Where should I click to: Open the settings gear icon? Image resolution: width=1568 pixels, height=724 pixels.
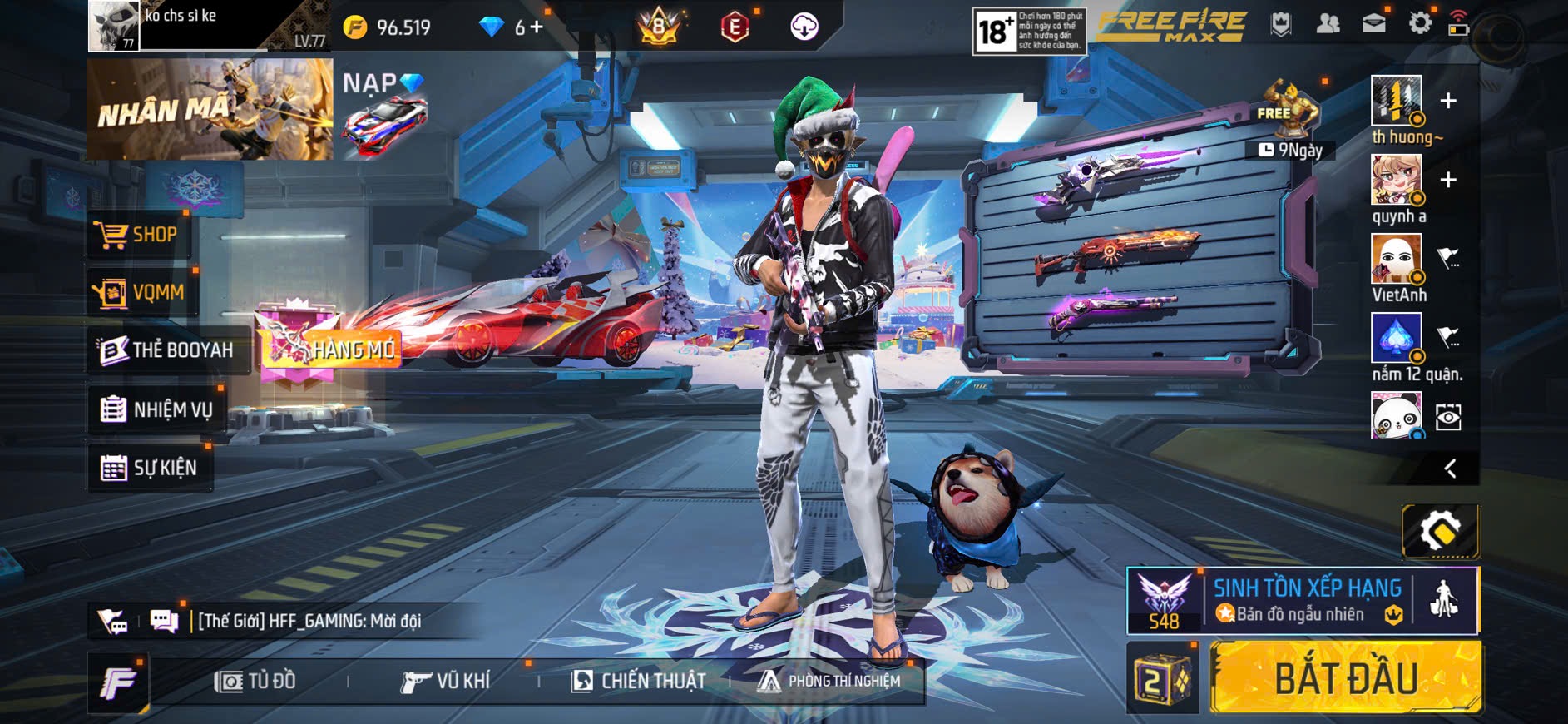coord(1420,23)
